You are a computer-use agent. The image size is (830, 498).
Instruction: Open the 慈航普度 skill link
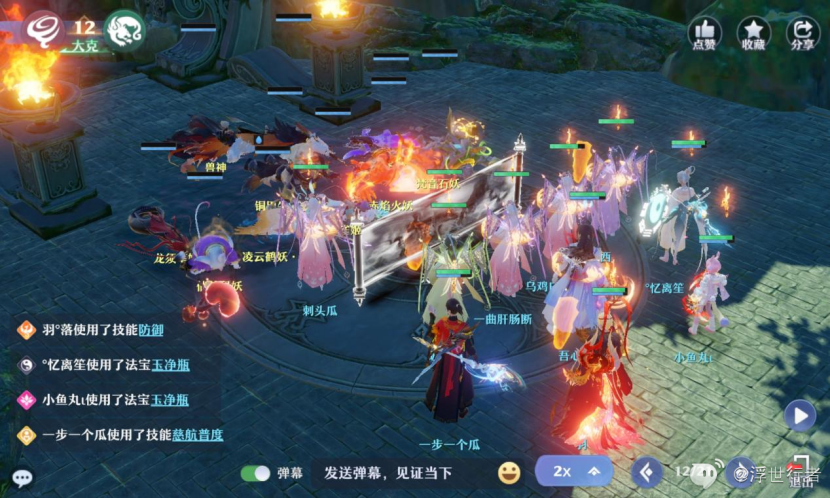pyautogui.click(x=195, y=435)
